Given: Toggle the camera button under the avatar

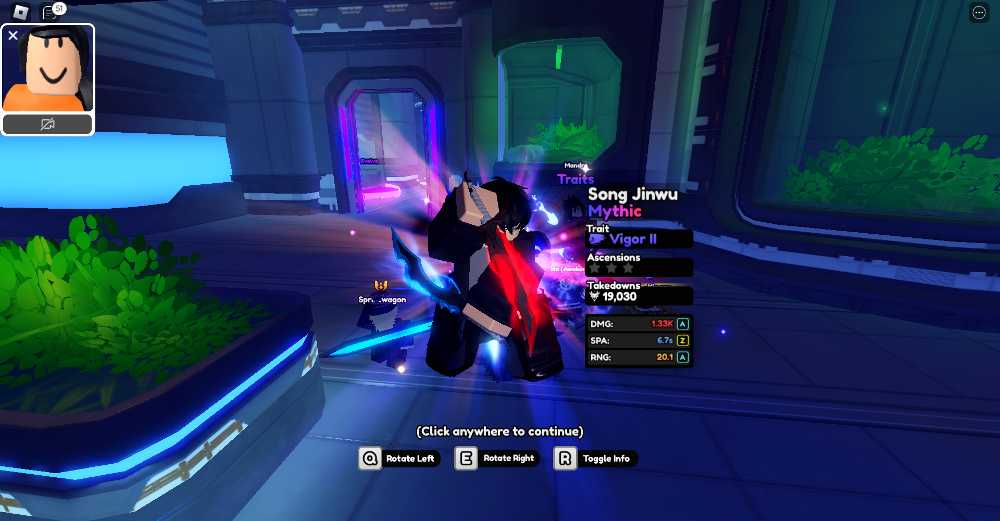Looking at the screenshot, I should point(48,124).
